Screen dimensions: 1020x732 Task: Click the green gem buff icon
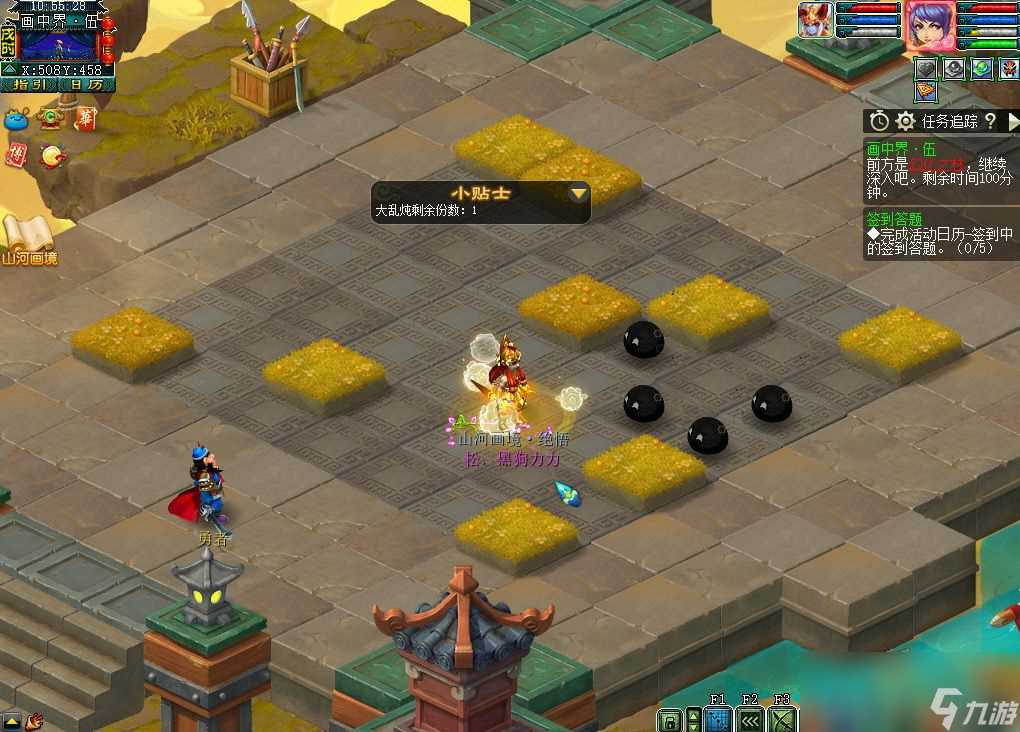[982, 68]
